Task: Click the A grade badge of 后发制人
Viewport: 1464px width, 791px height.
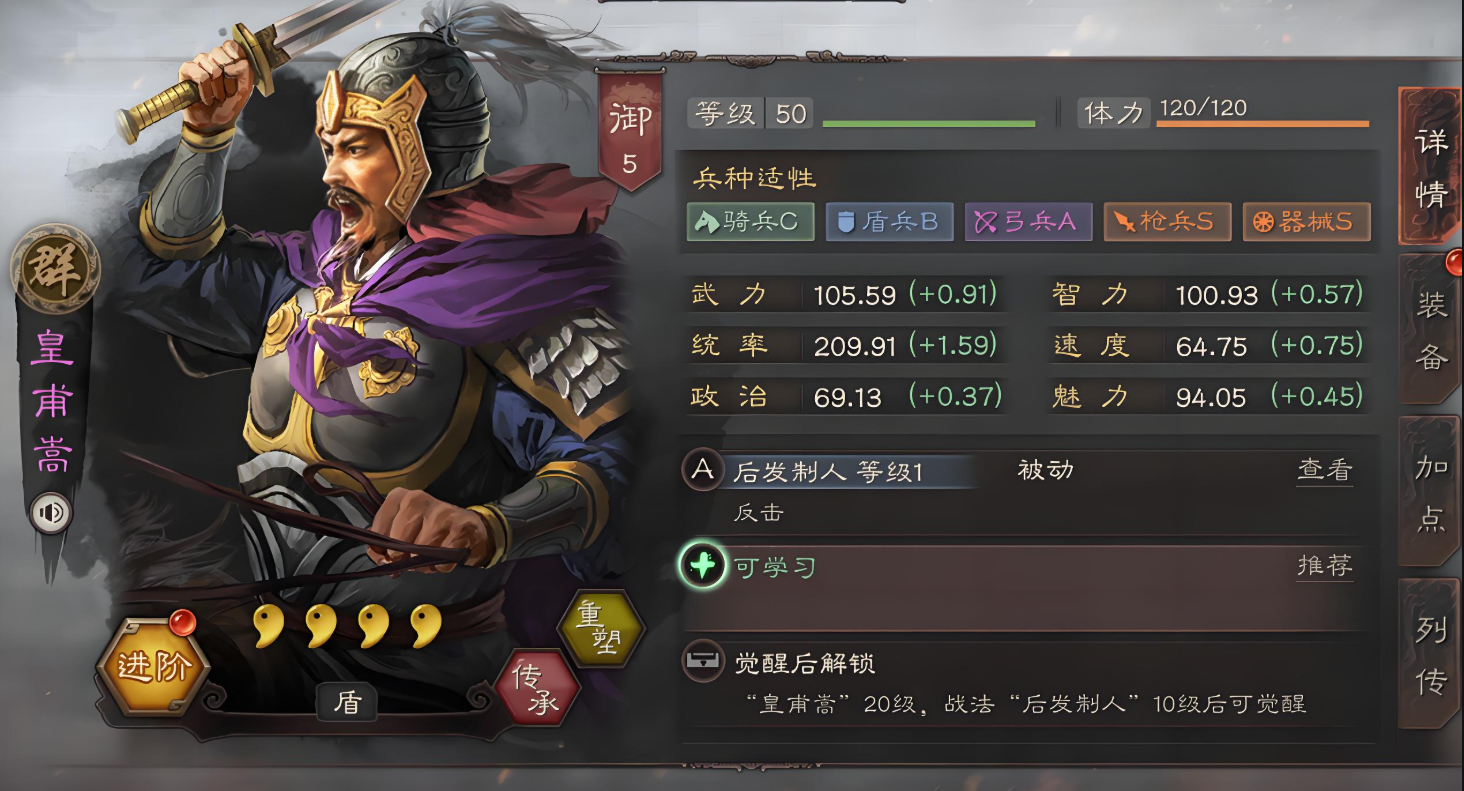Action: (701, 470)
